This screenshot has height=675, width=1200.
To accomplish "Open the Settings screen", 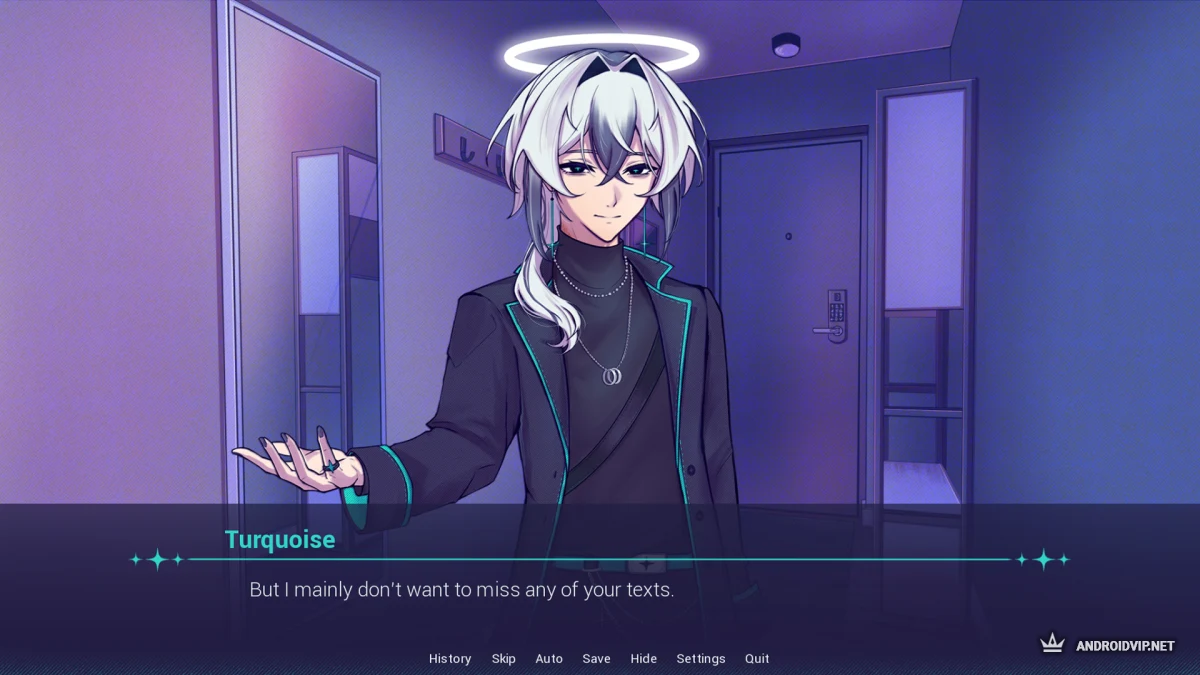I will click(701, 658).
